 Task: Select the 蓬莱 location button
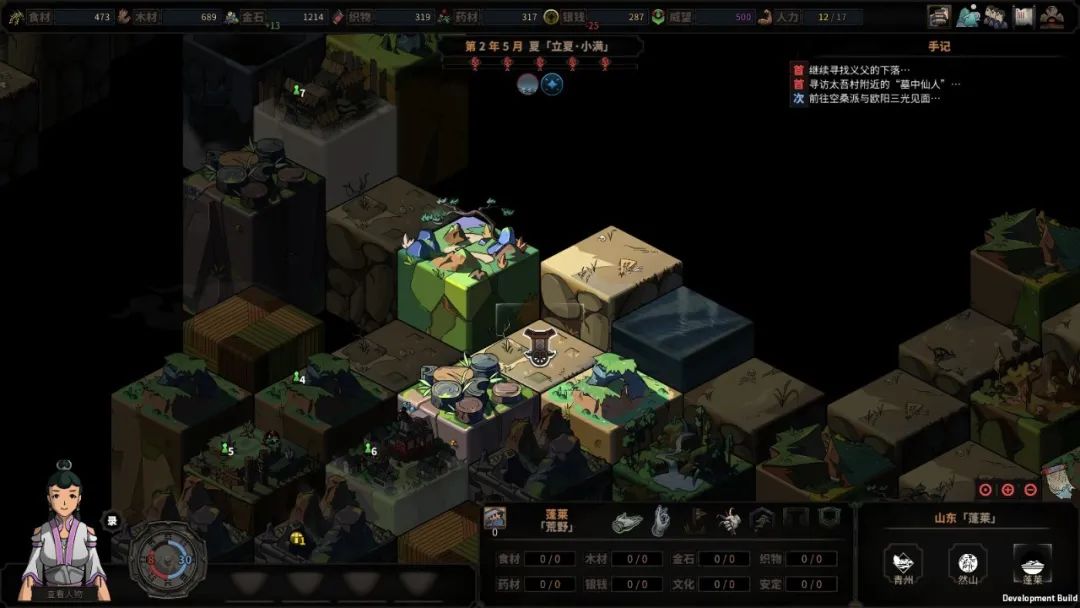coord(1032,565)
